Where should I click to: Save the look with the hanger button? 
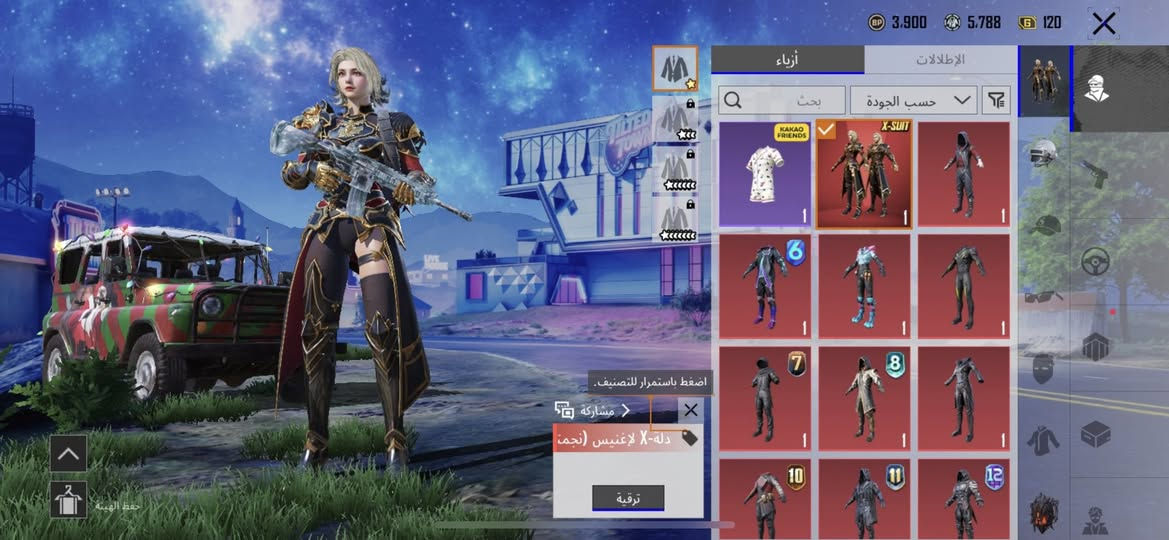tap(68, 499)
